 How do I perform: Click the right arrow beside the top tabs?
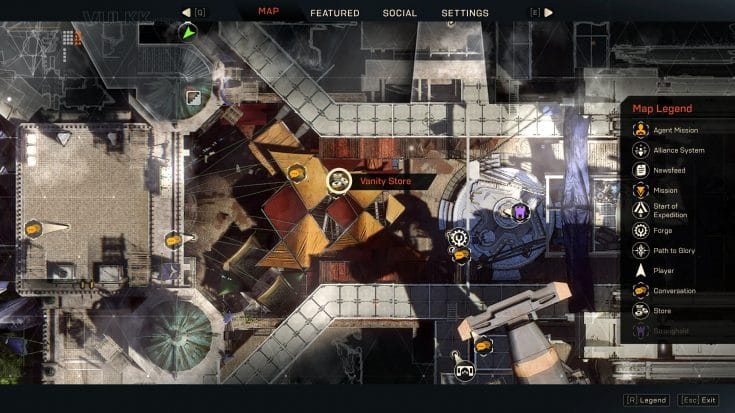(548, 13)
